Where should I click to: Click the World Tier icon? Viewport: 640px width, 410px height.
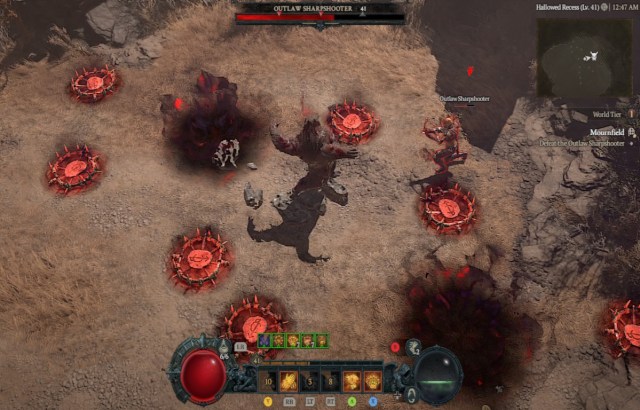(631, 115)
